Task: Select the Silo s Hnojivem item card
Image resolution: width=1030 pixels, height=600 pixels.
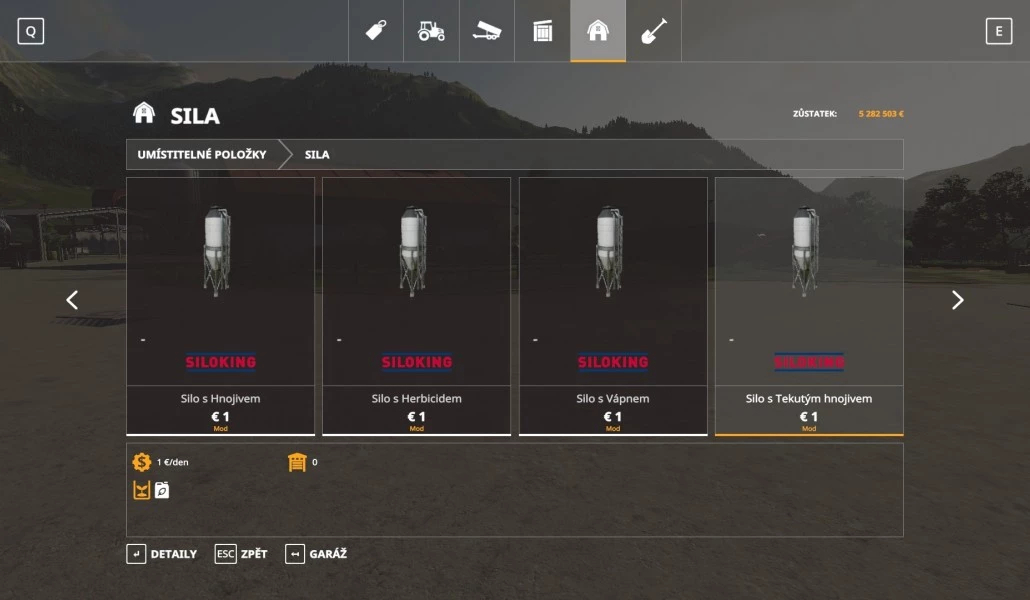Action: click(220, 306)
